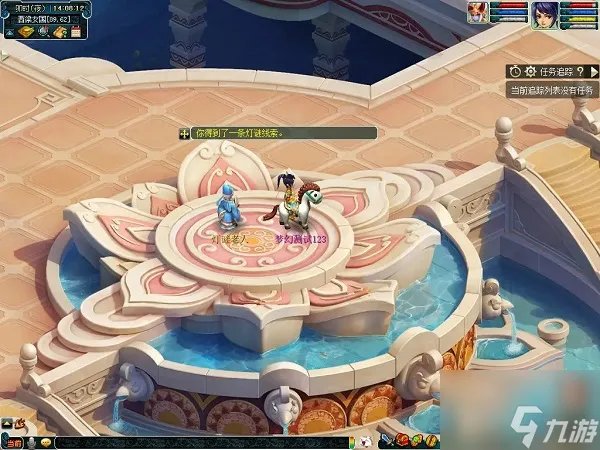Open the chat emoji picker
The height and width of the screenshot is (450, 600).
click(47, 443)
